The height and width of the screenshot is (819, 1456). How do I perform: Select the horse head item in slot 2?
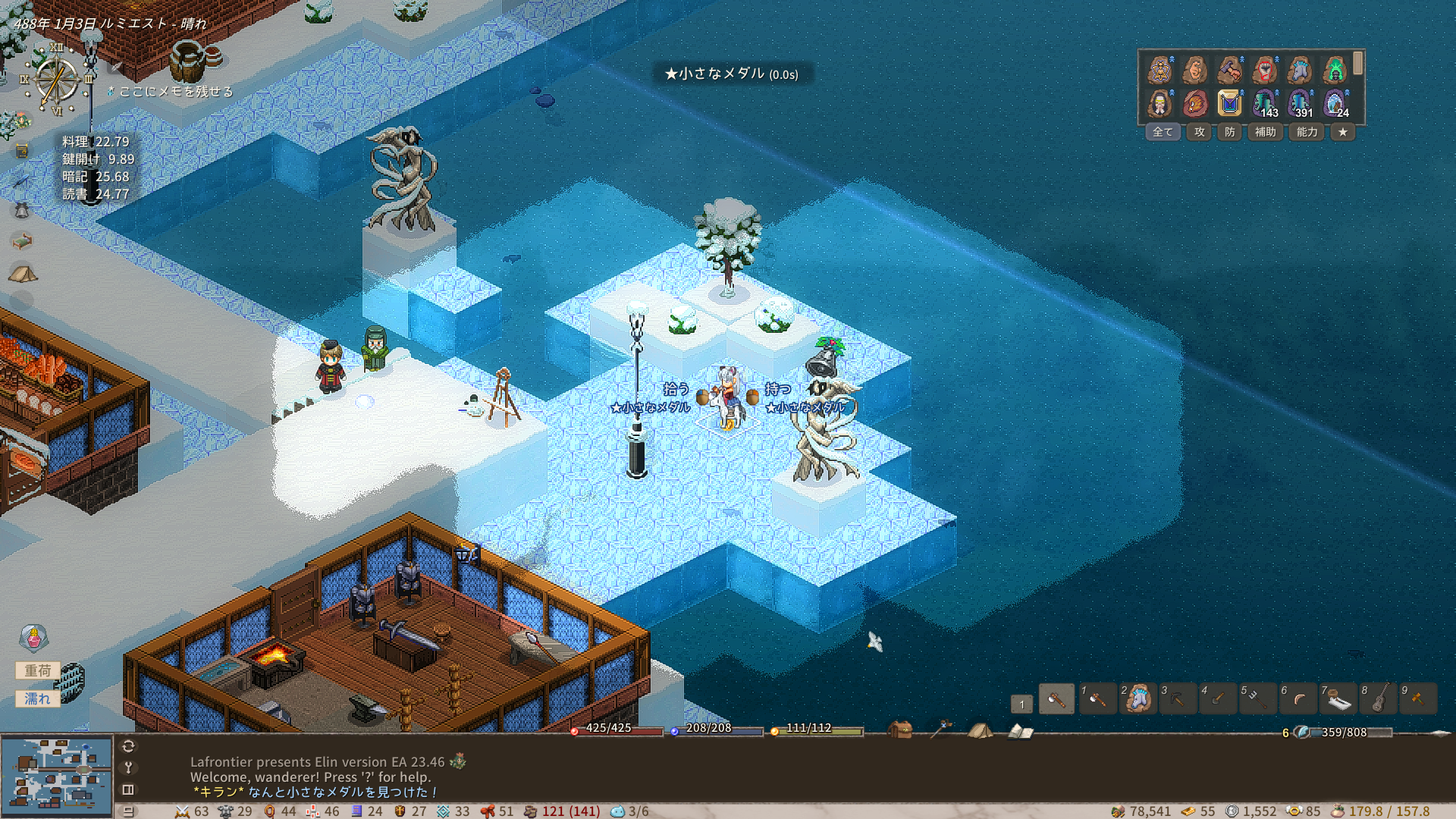point(1137,699)
